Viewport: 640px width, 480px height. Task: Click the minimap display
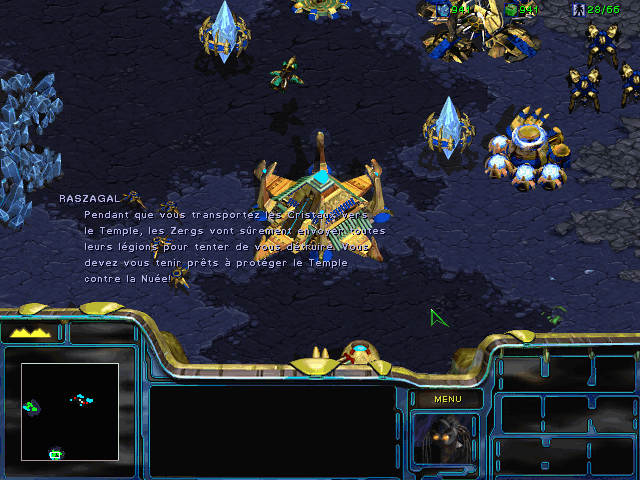(70, 411)
